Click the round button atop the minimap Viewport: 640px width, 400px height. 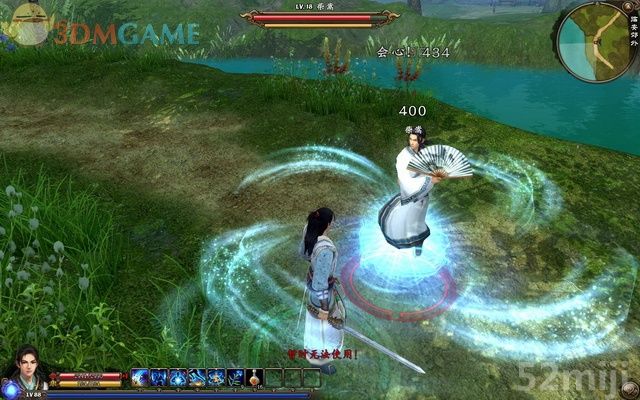(628, 6)
